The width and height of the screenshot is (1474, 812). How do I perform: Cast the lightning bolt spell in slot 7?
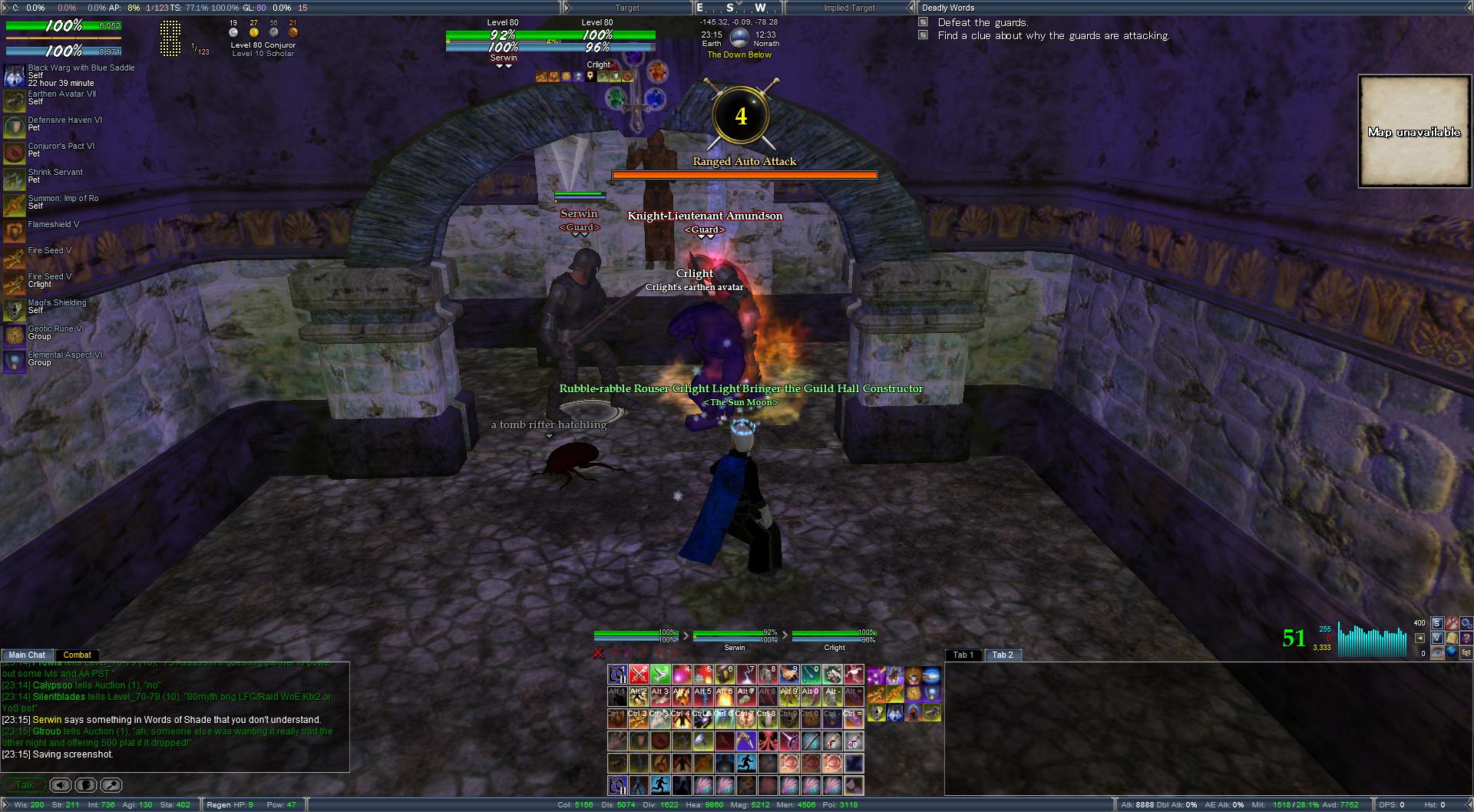tap(746, 675)
